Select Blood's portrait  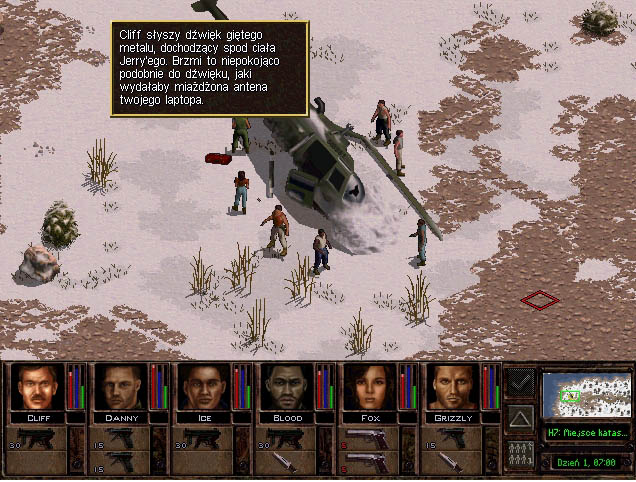coord(288,387)
